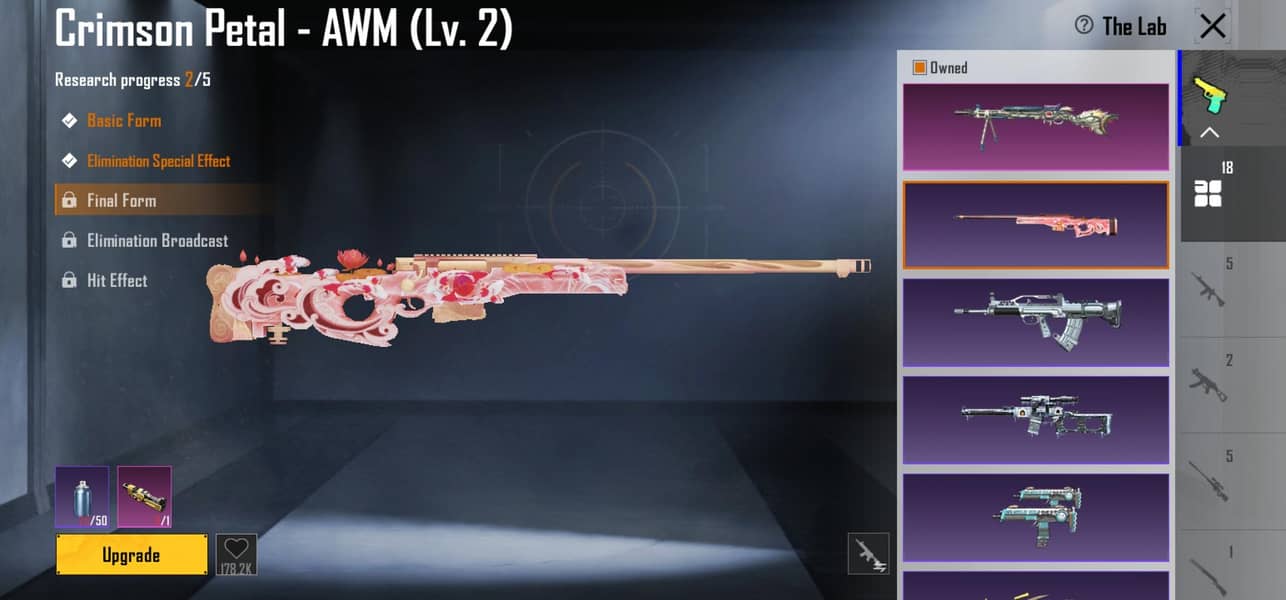The width and height of the screenshot is (1286, 600).
Task: Toggle the Owned filter checkbox
Action: (x=919, y=68)
